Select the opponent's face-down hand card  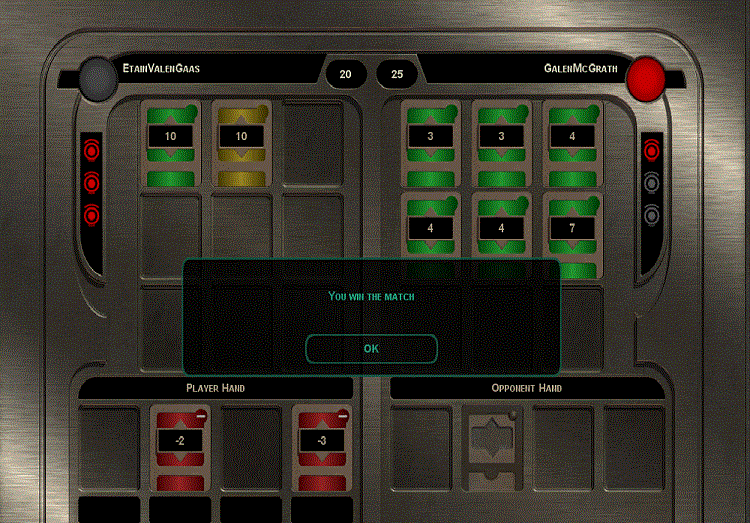tap(494, 445)
